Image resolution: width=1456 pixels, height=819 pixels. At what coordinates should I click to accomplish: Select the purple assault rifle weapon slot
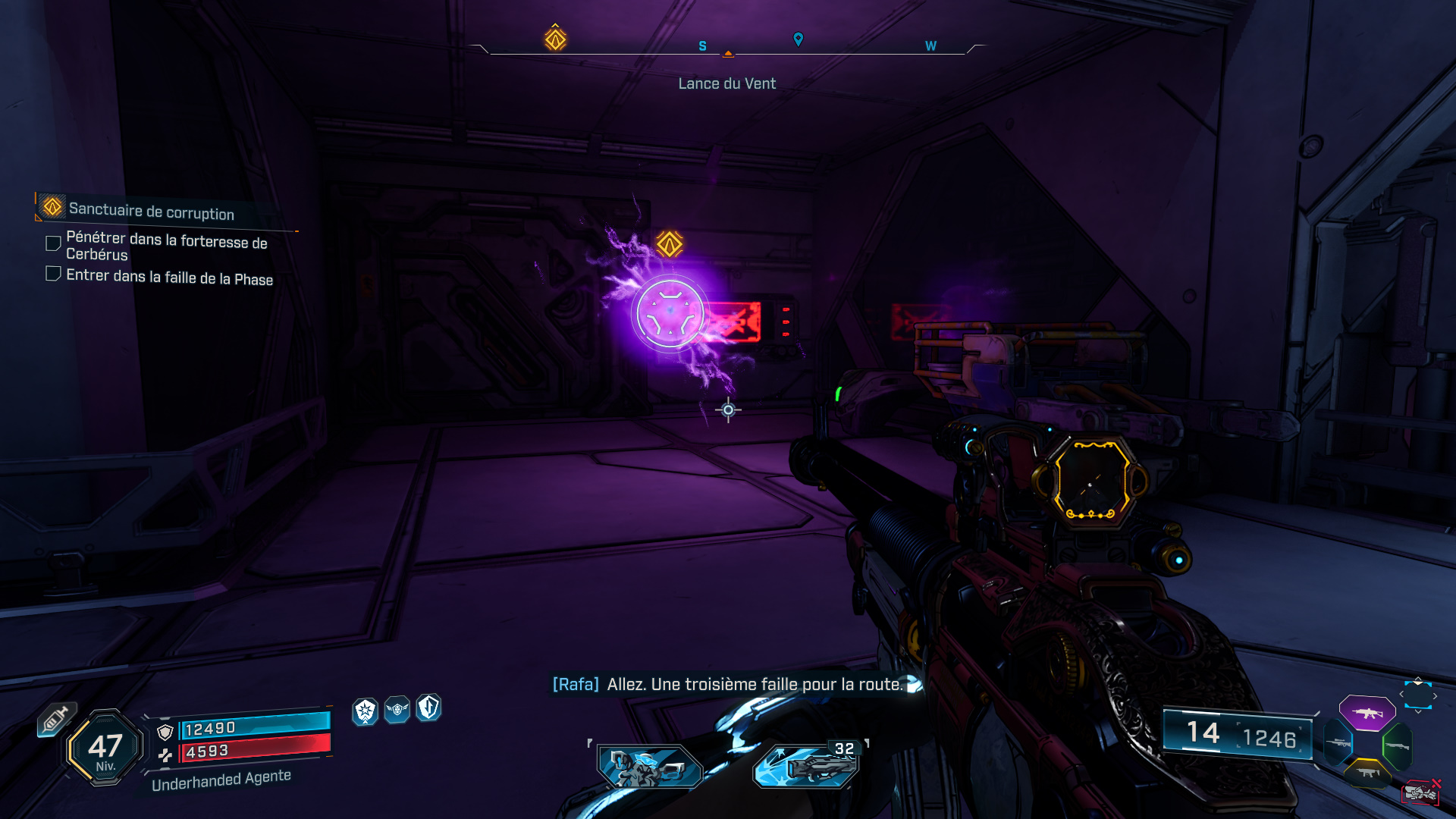click(1367, 713)
